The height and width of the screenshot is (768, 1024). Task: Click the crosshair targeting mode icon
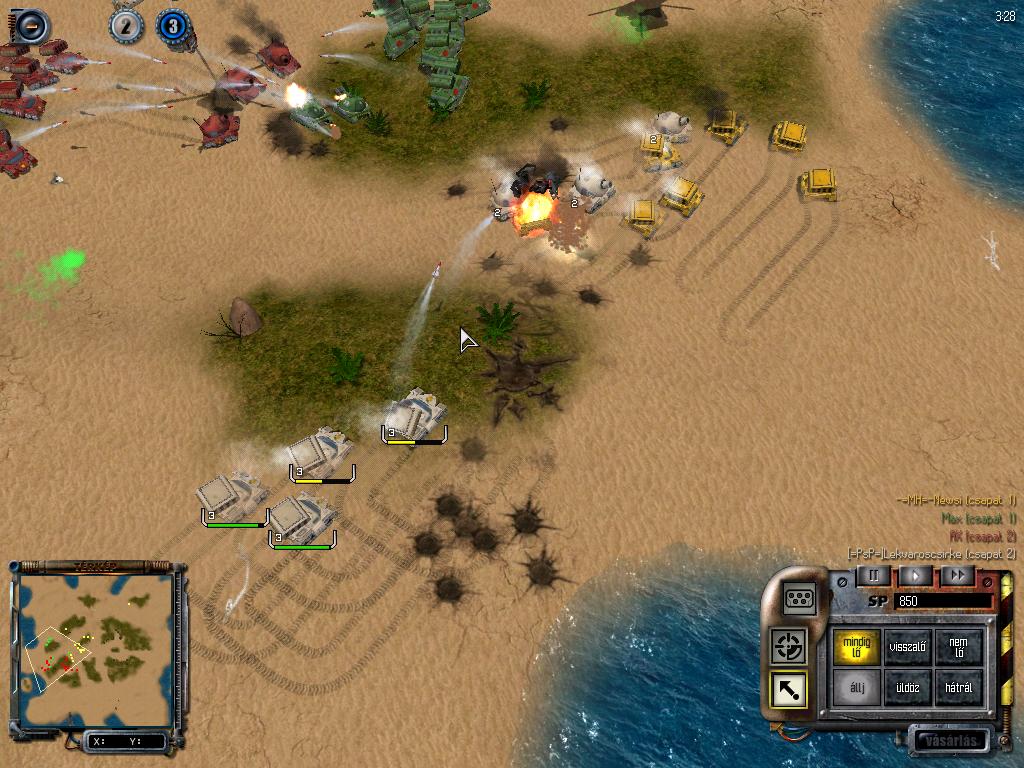coord(790,646)
